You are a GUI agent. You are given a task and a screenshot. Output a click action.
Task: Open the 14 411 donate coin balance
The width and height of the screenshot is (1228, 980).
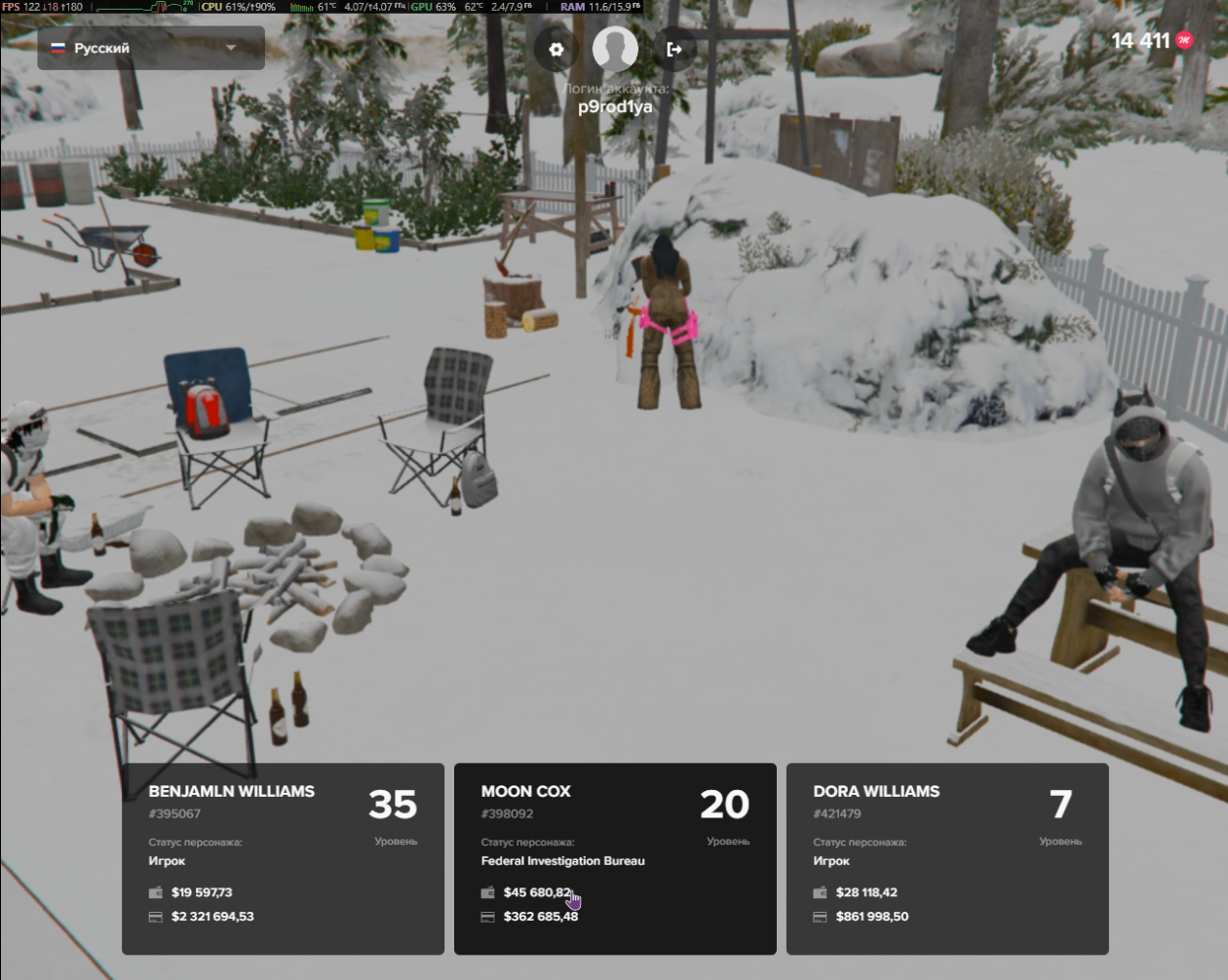pos(1152,41)
